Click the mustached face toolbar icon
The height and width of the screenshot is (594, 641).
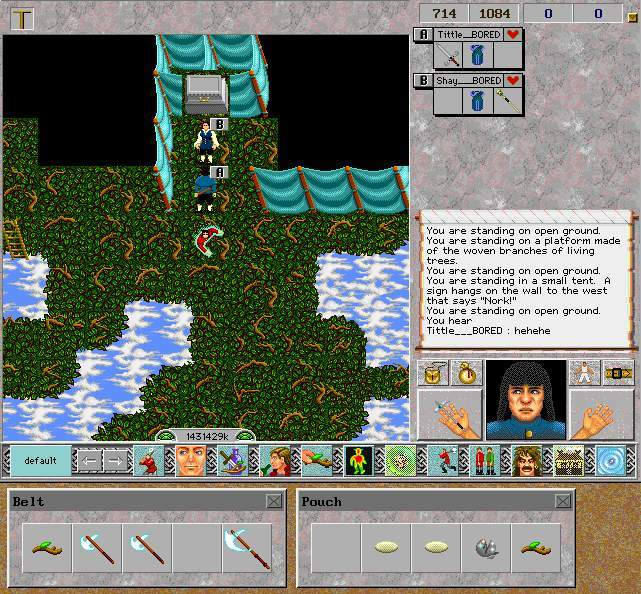(526, 461)
